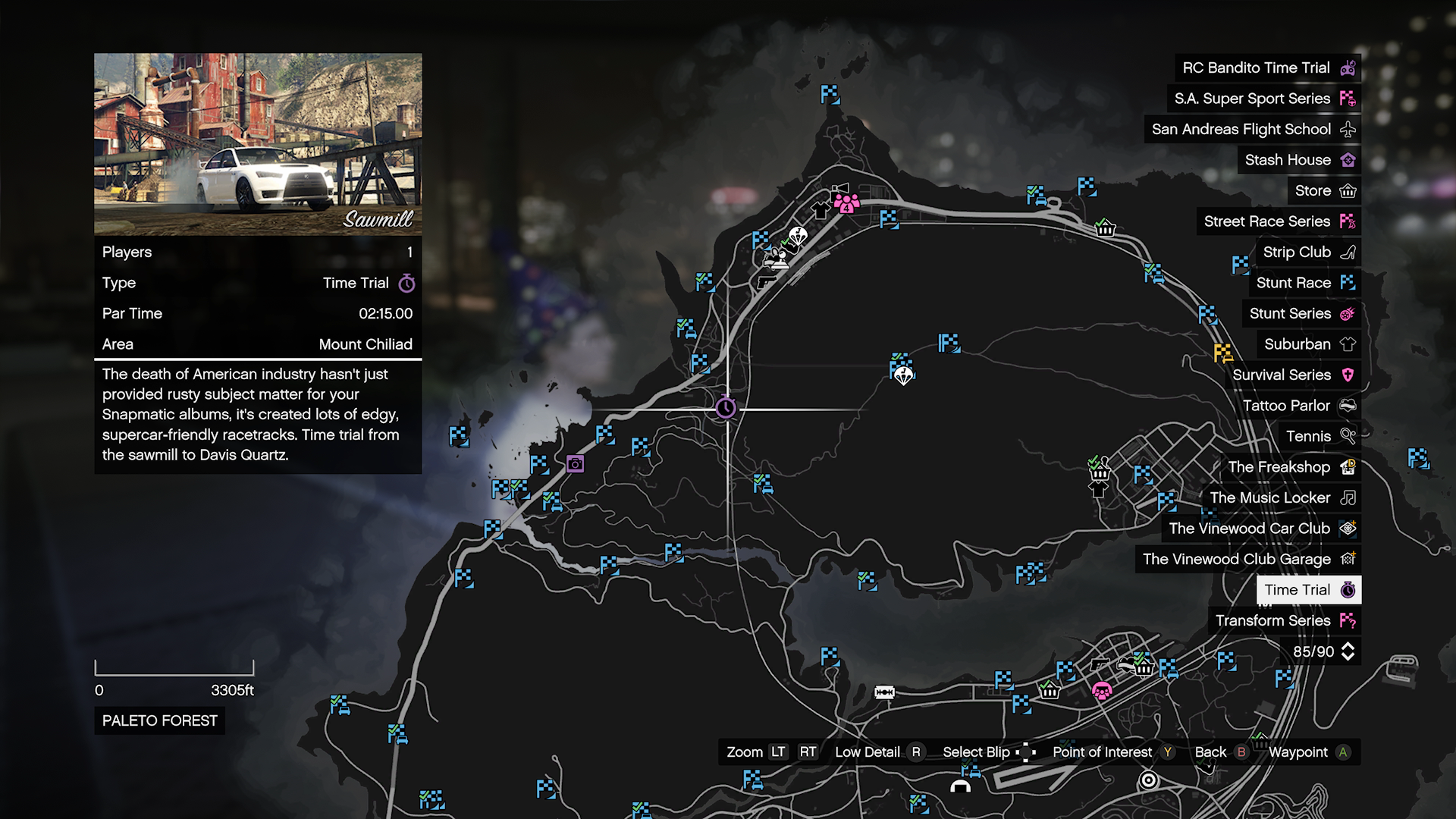Select San Andreas Flight School entry
The height and width of the screenshot is (819, 1456).
point(1252,129)
